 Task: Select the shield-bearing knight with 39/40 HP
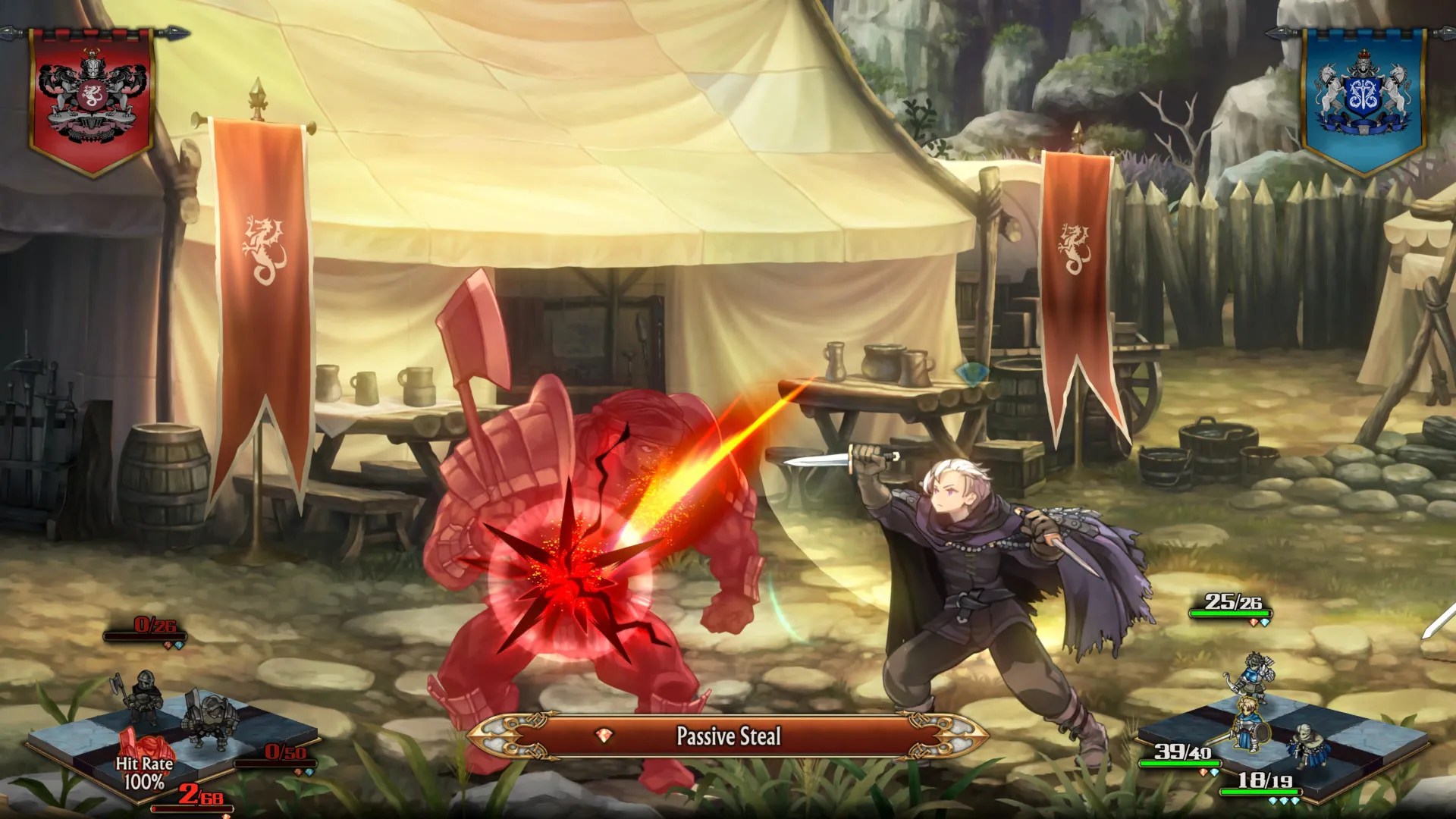click(1249, 726)
